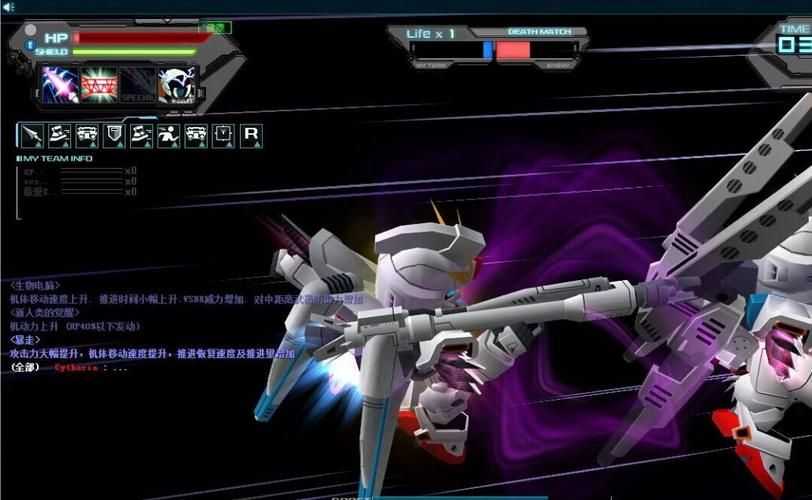Click the shield defense buff icon

[x=114, y=134]
